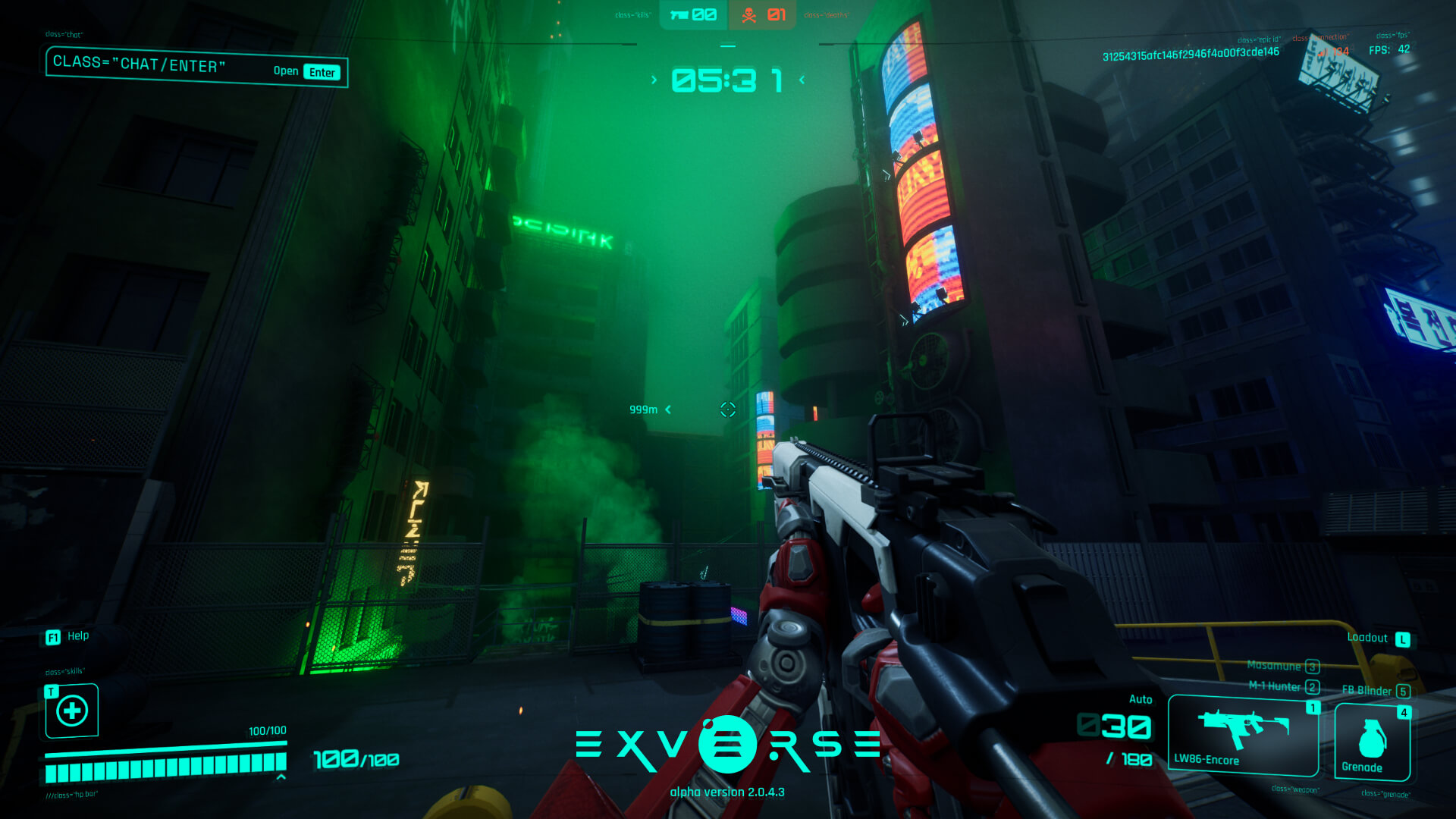The image size is (1456, 819).
Task: Select the Grenade equipment slot
Action: (1372, 739)
